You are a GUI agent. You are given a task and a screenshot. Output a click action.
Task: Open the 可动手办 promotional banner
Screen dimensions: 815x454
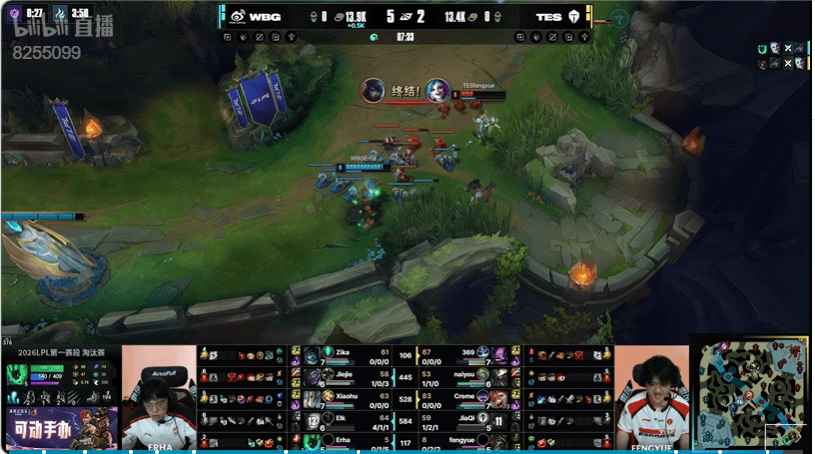(60, 428)
